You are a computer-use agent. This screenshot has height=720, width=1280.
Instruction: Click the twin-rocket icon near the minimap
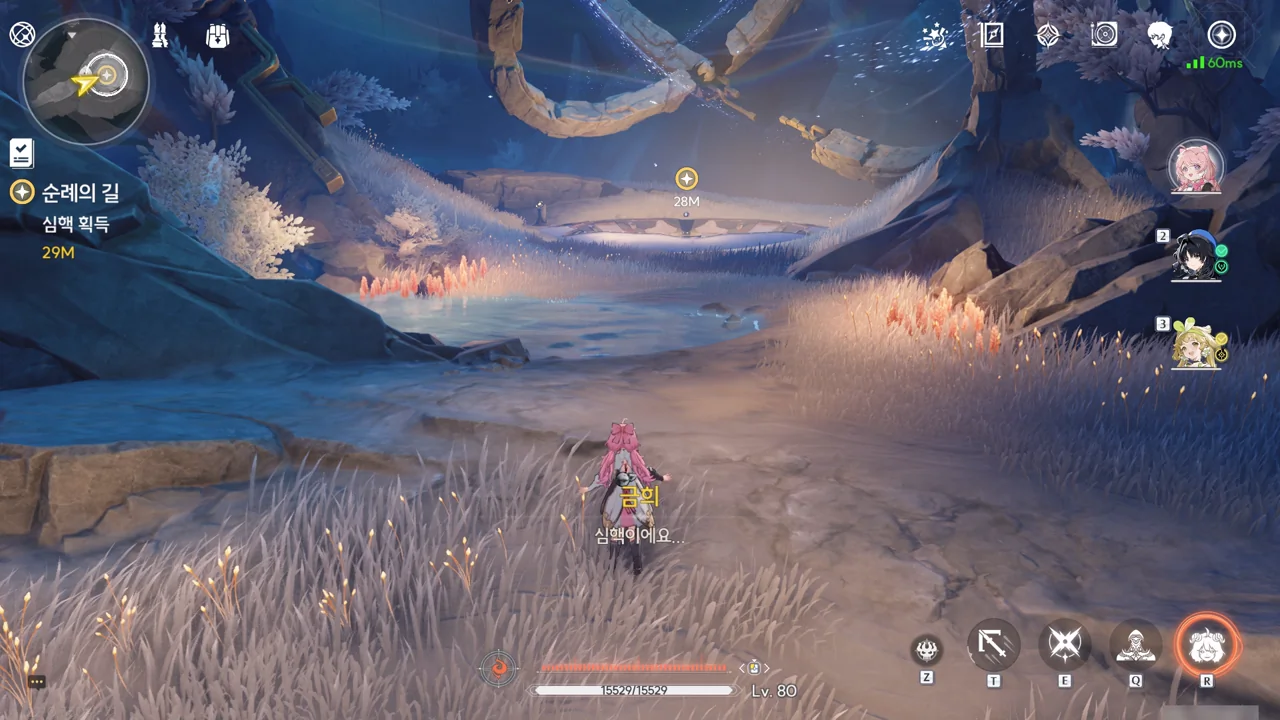click(160, 35)
